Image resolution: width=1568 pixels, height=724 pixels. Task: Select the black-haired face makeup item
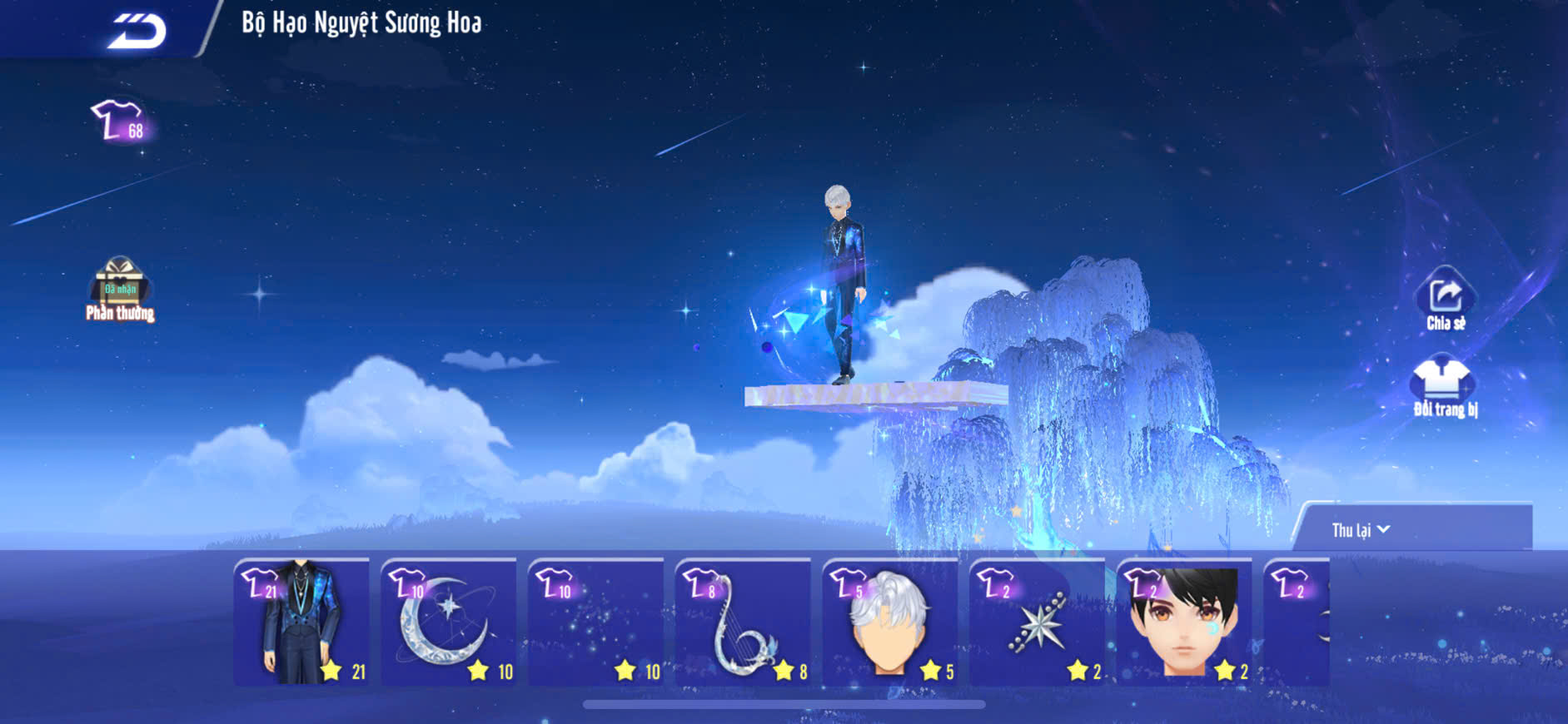pyautogui.click(x=1183, y=622)
